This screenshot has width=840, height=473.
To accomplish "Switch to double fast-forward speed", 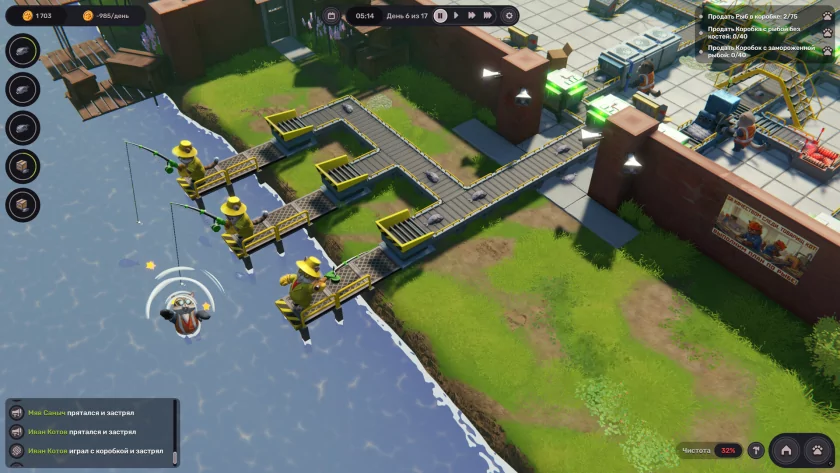I will (x=471, y=16).
